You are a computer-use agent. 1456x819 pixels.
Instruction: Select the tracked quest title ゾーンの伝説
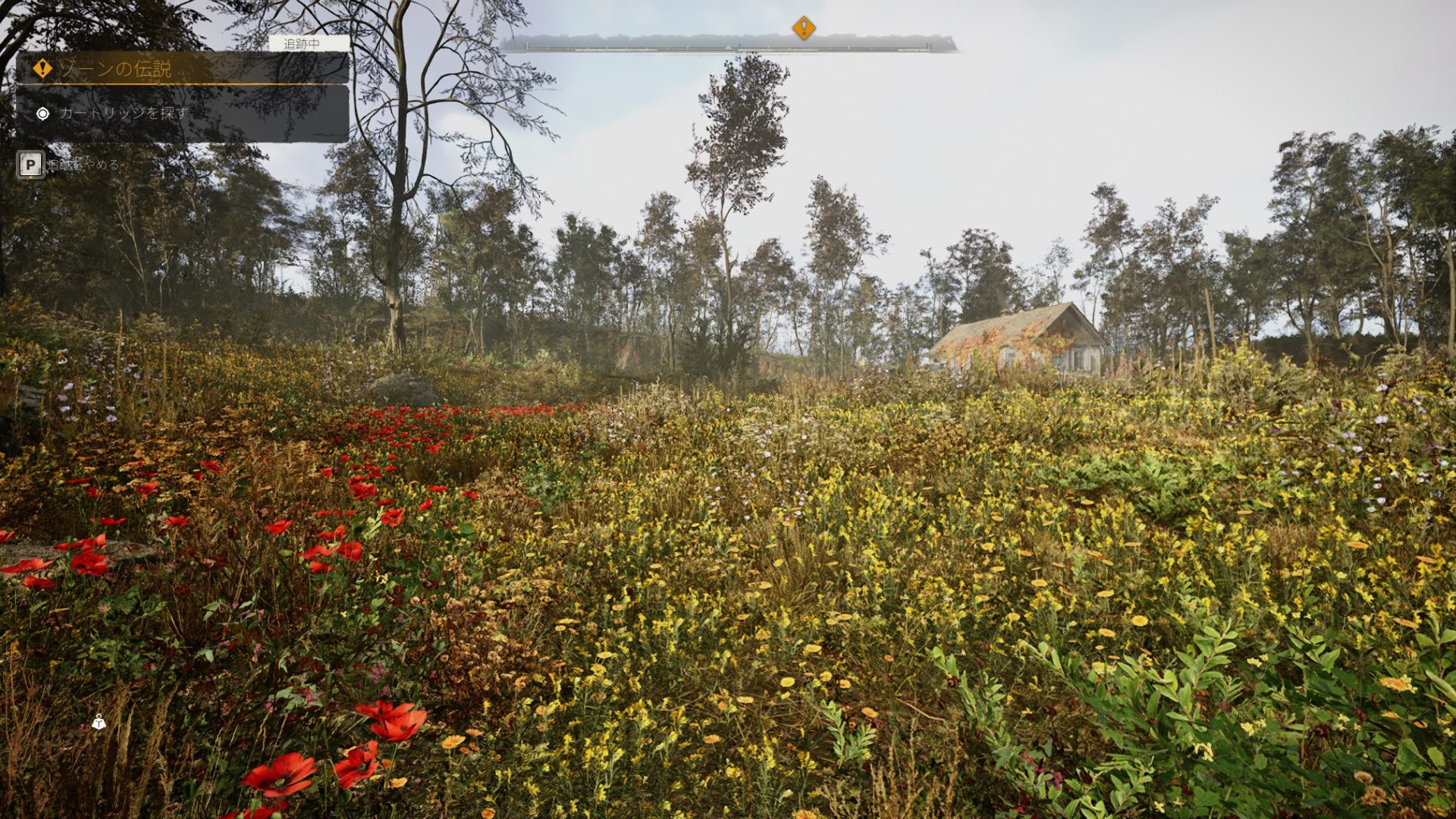coord(116,69)
